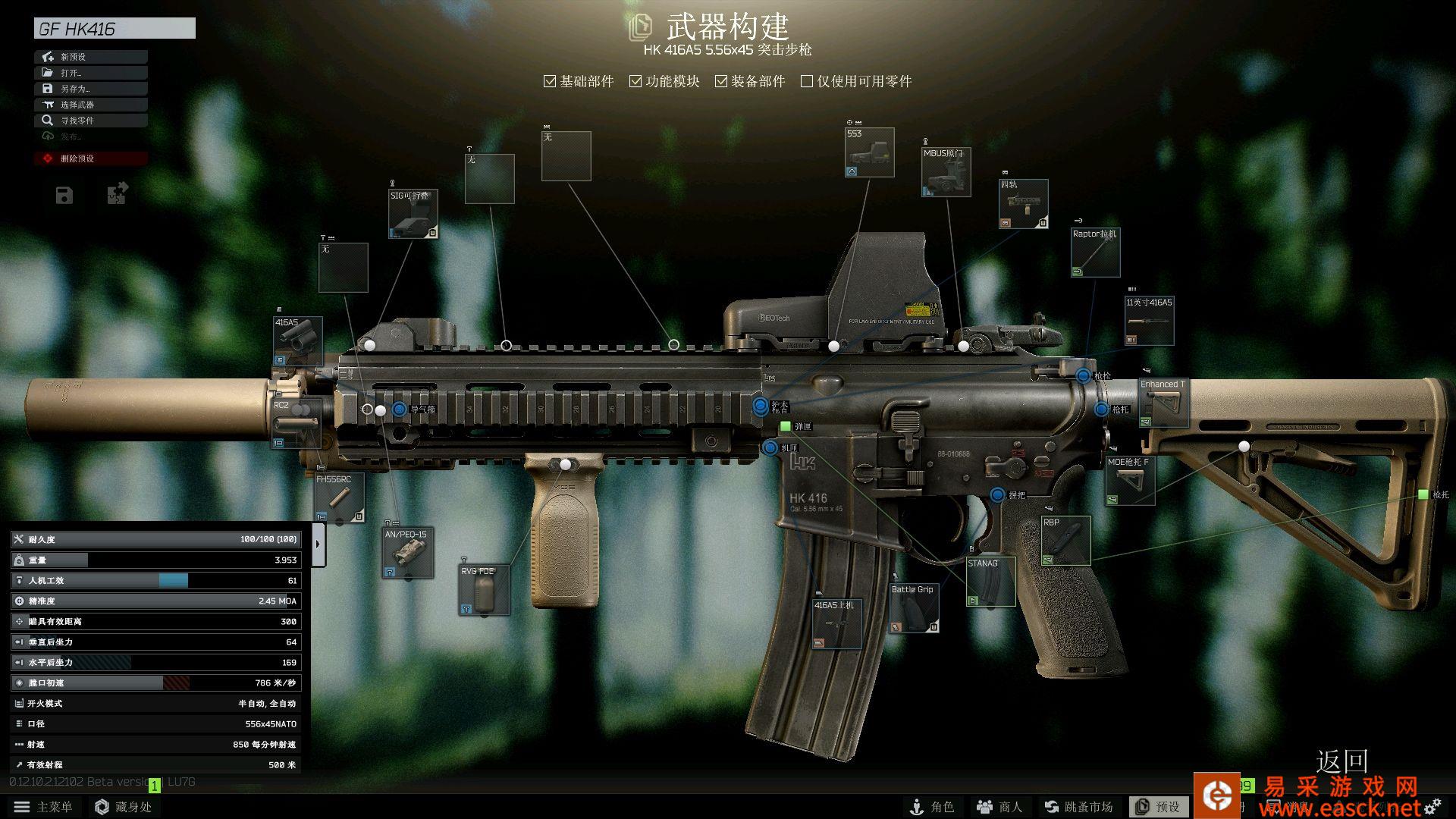Click 寻找零件 to find parts
1456x819 pixels.
(90, 121)
